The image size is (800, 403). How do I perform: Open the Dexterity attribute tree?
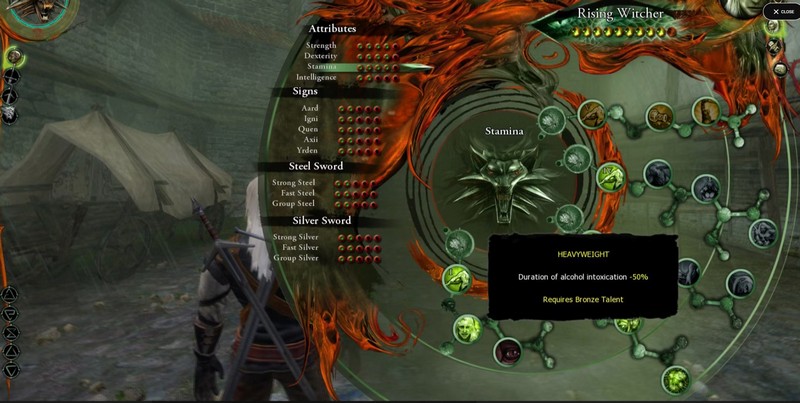[320, 56]
